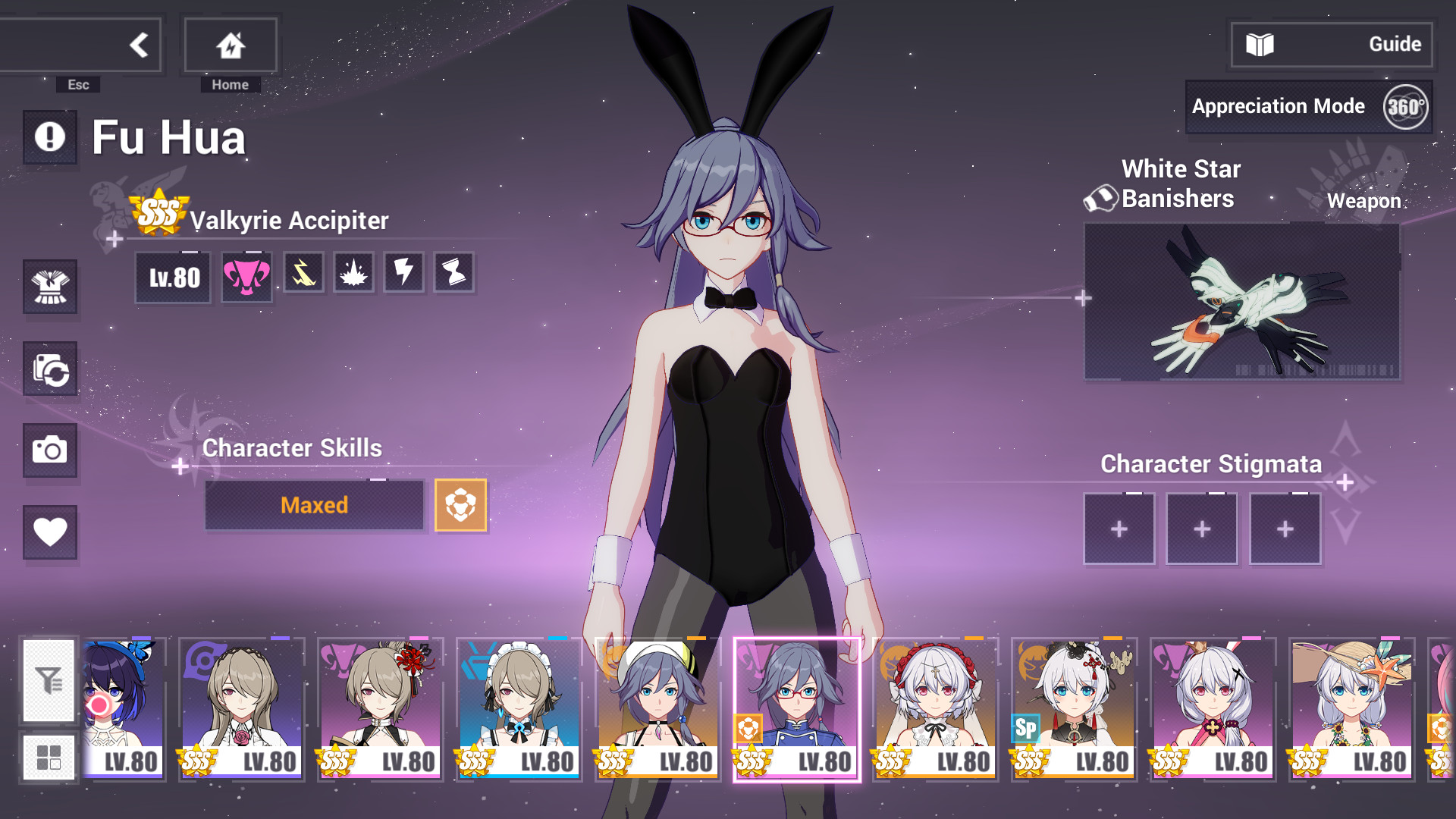The height and width of the screenshot is (819, 1456).
Task: Open the Guide page
Action: point(1331,43)
